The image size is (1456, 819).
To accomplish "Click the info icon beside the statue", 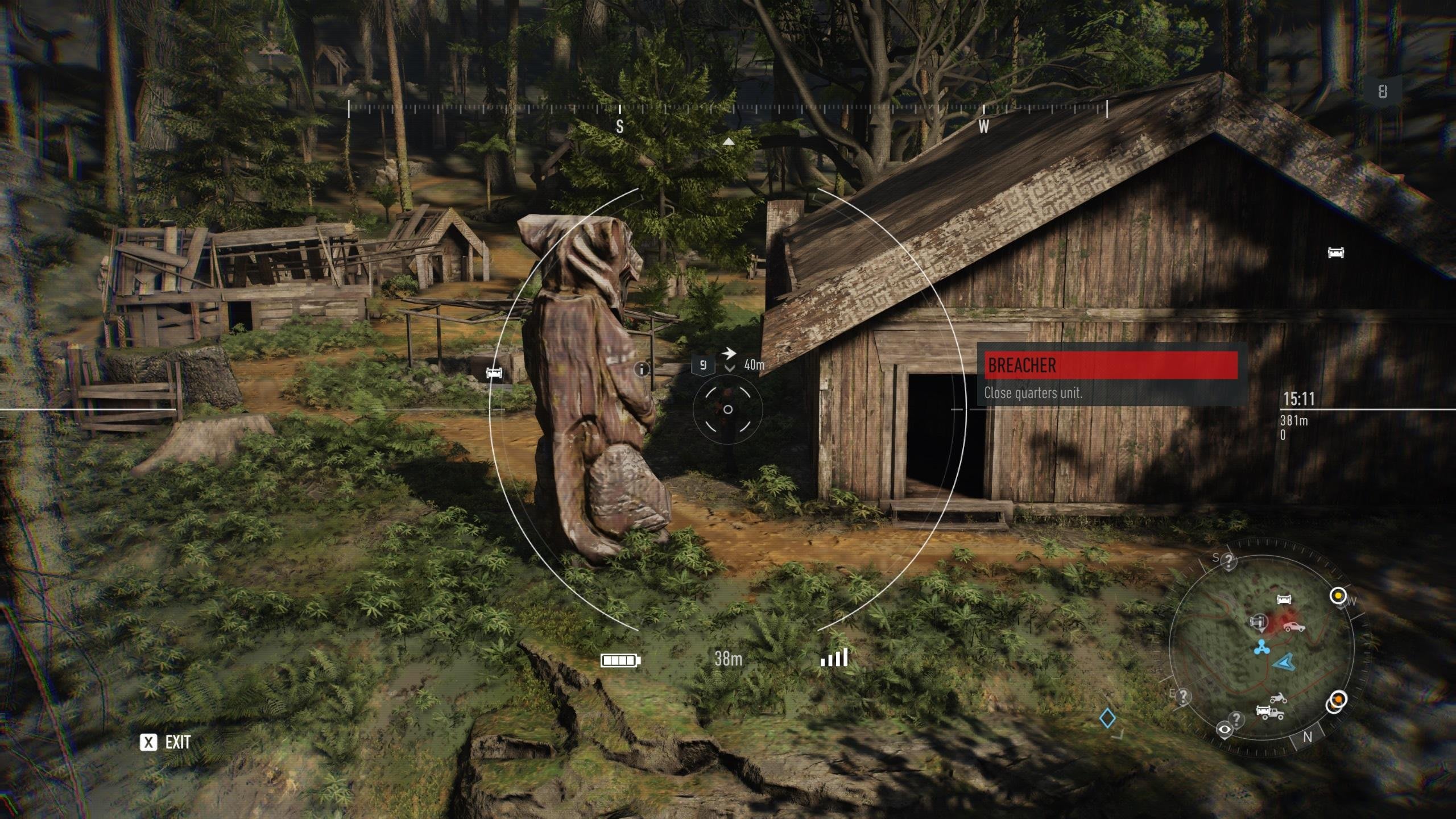I will pos(642,370).
